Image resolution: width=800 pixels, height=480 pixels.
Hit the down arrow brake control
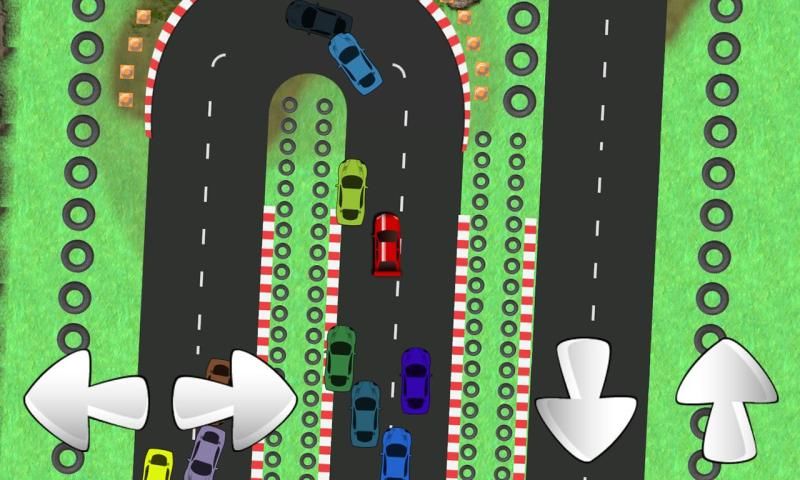click(x=585, y=400)
